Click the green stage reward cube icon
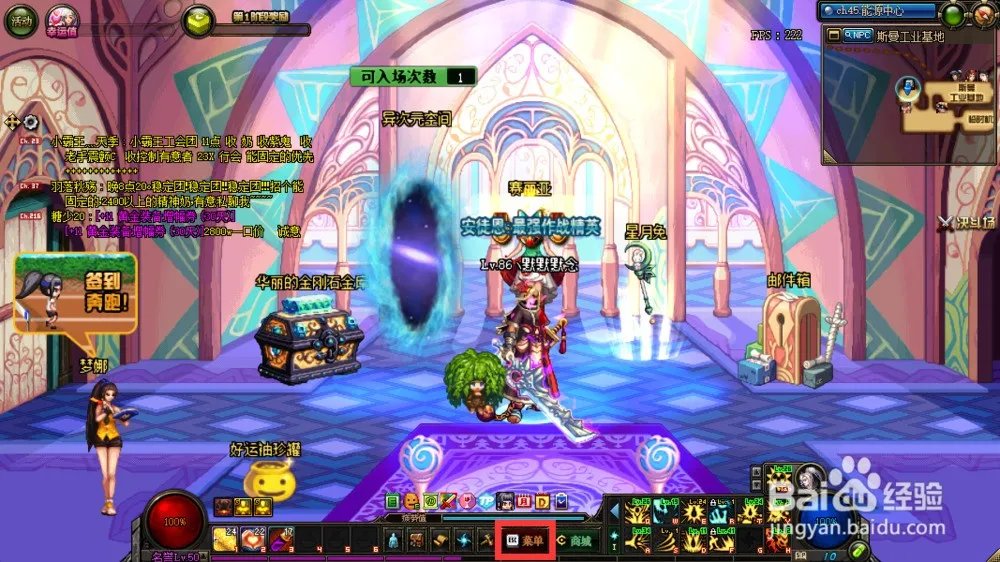Screen dimensions: 1000x562 click(199, 21)
